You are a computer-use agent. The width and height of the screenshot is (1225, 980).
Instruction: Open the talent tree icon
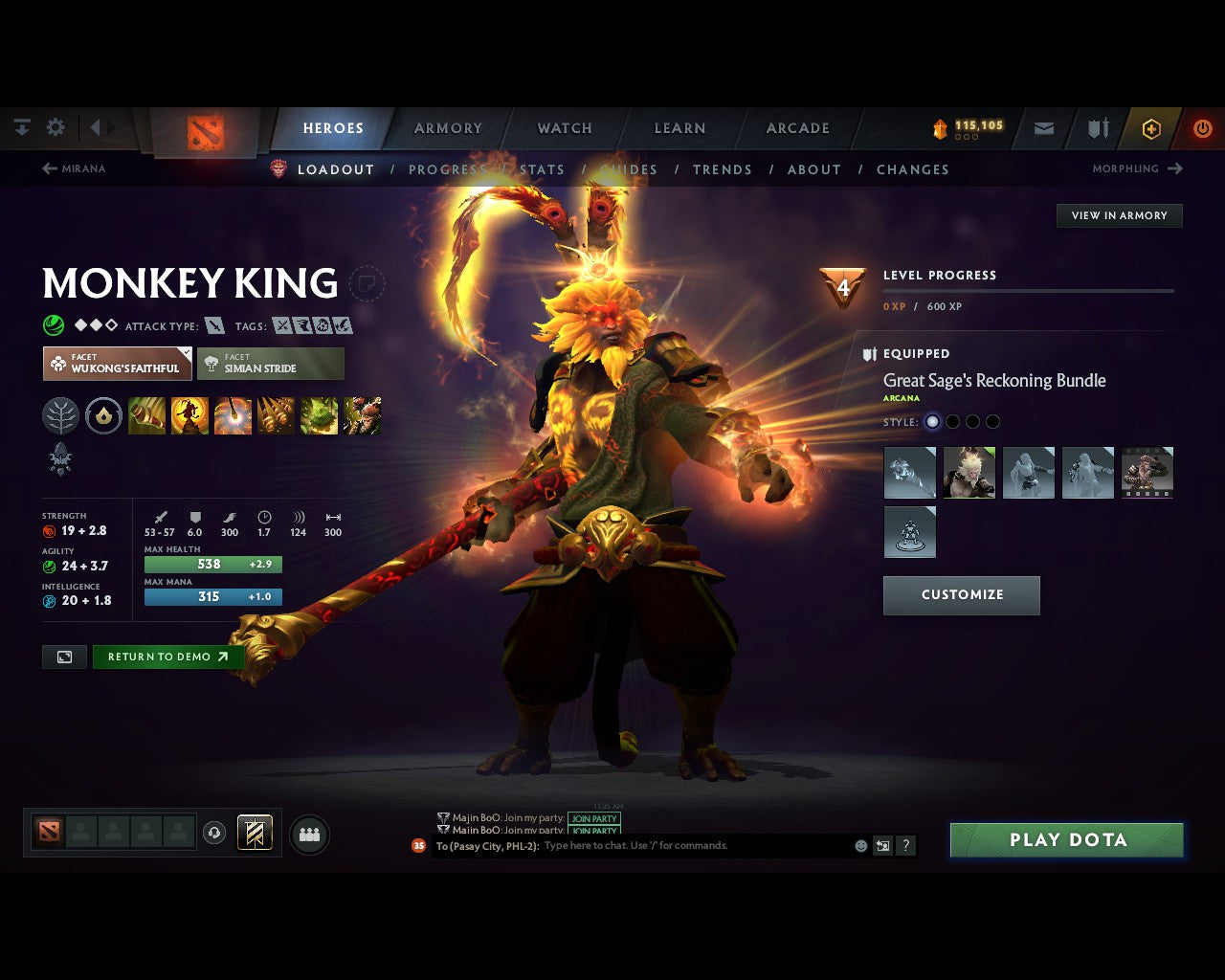tap(60, 415)
